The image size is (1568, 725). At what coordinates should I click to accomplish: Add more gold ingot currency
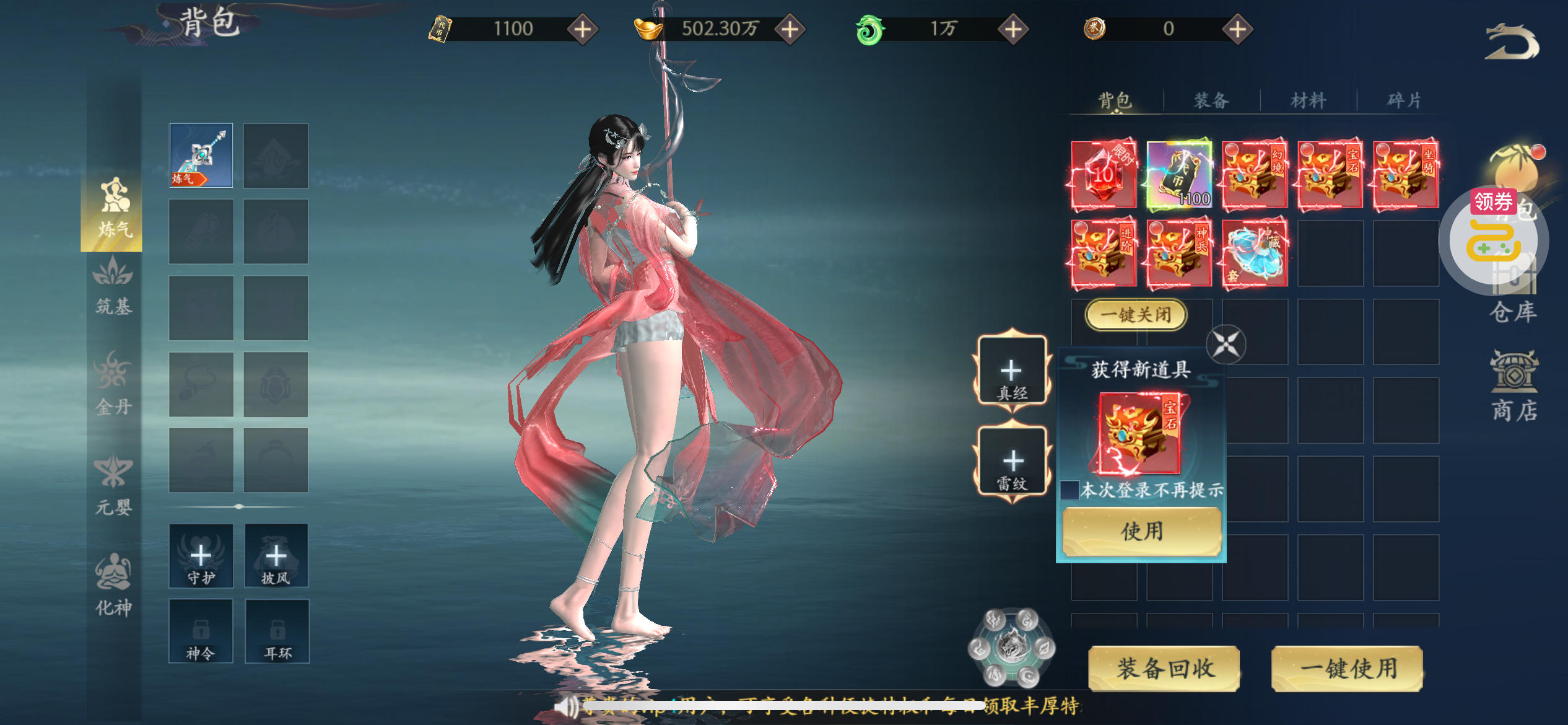pyautogui.click(x=790, y=29)
